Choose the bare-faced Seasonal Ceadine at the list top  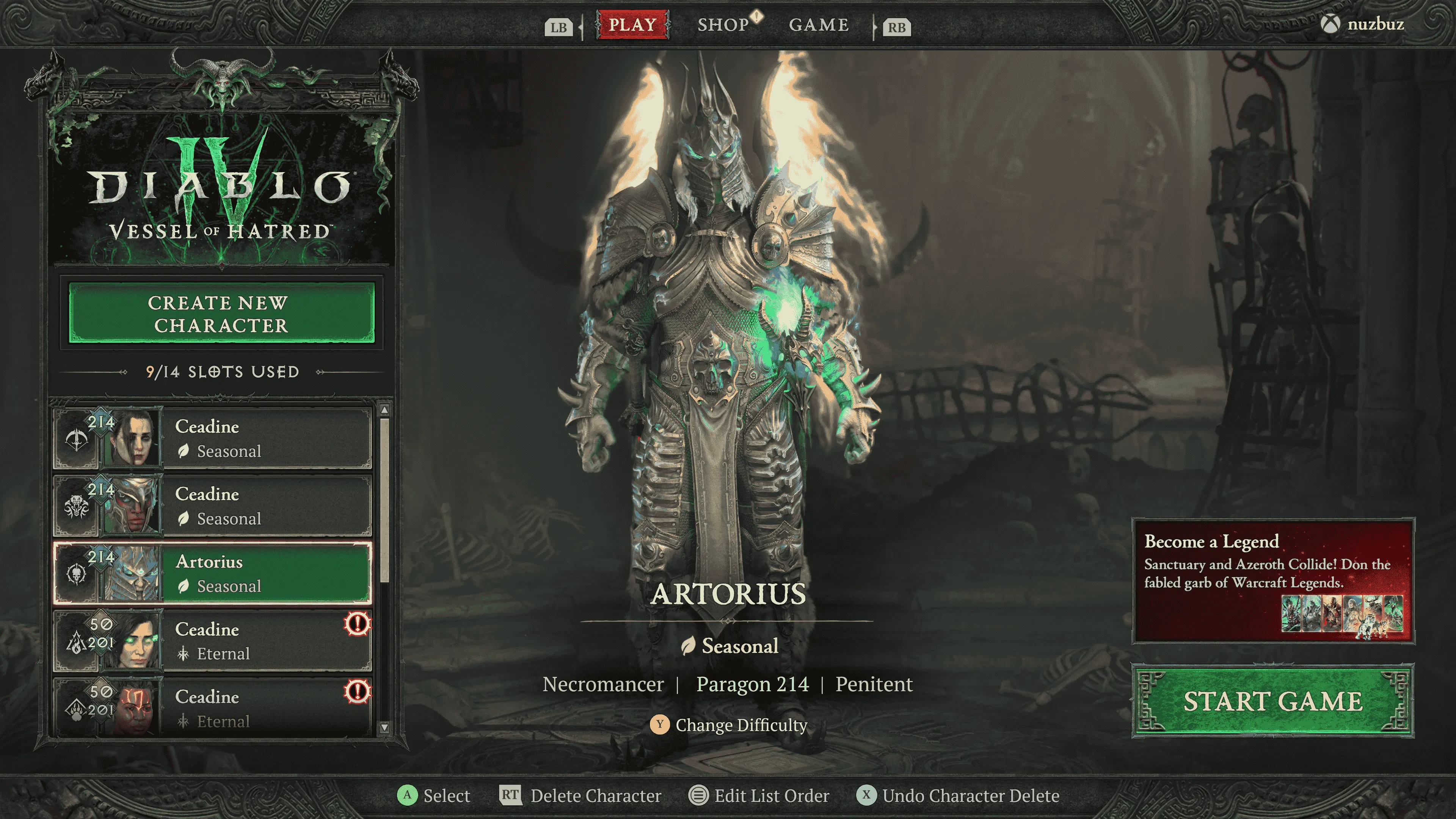(212, 439)
